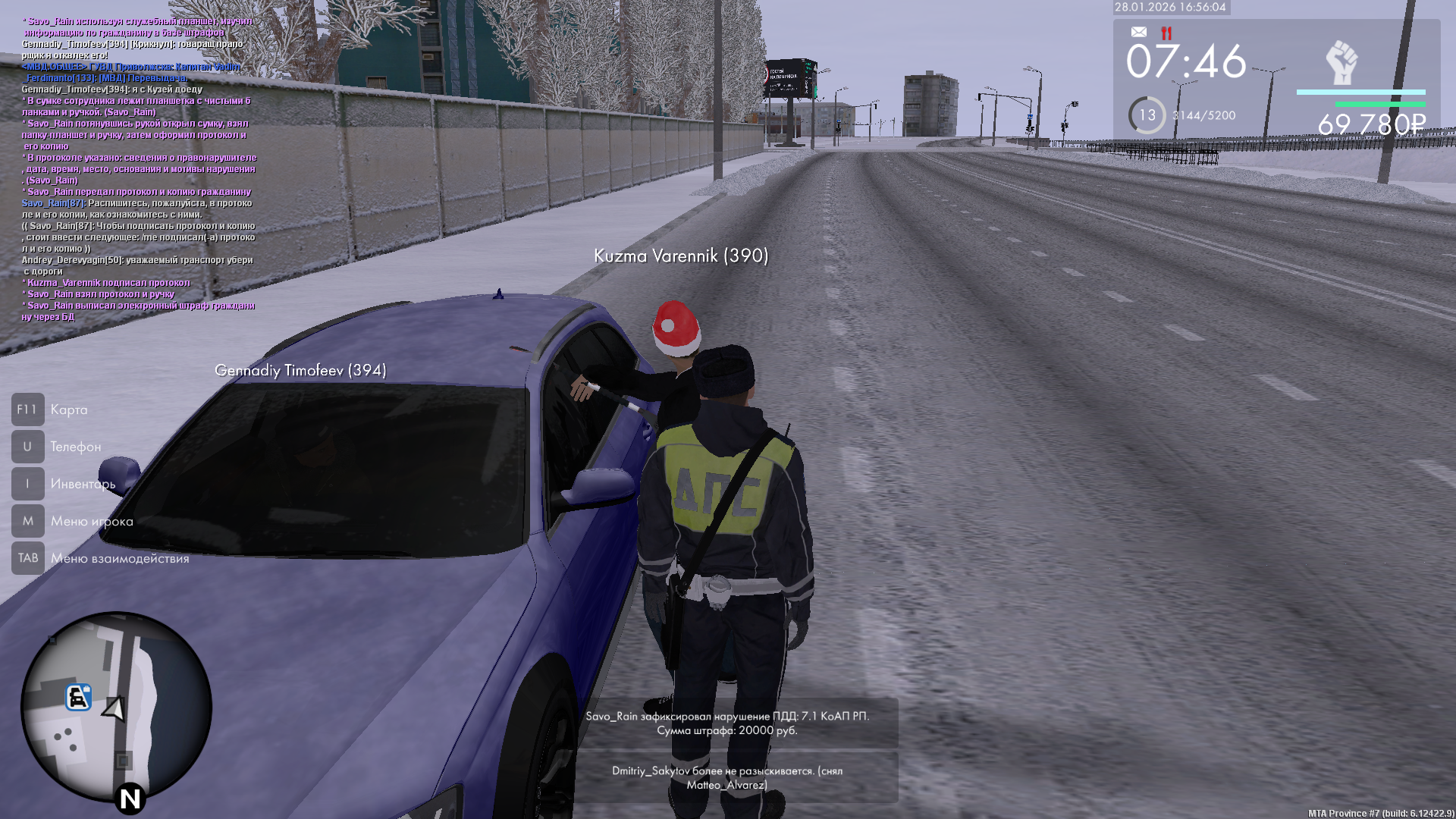The height and width of the screenshot is (819, 1456).
Task: Select the car marker on the minimap
Action: (78, 697)
